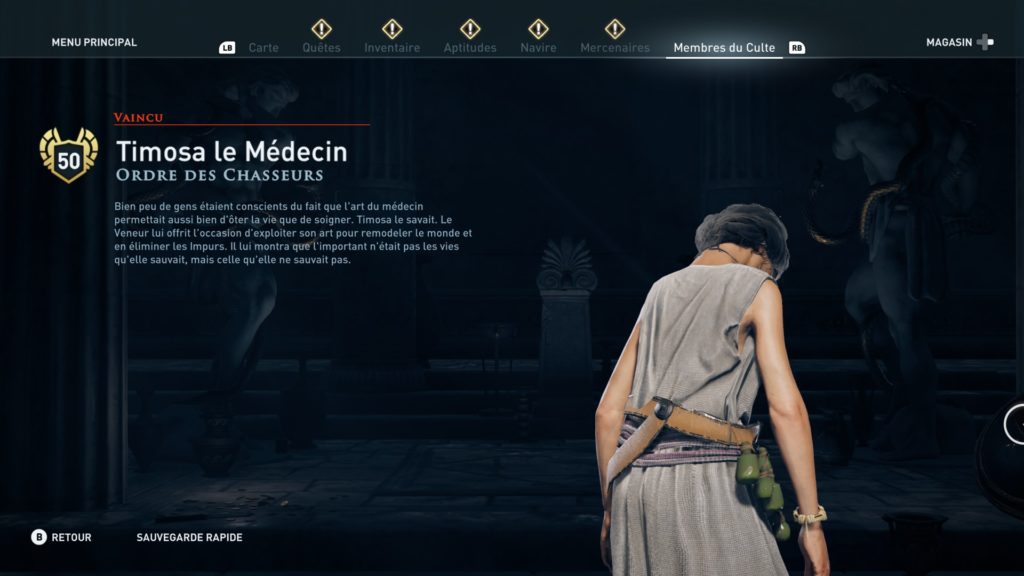Image resolution: width=1024 pixels, height=576 pixels.
Task: Open the Menu Principal
Action: pyautogui.click(x=94, y=43)
